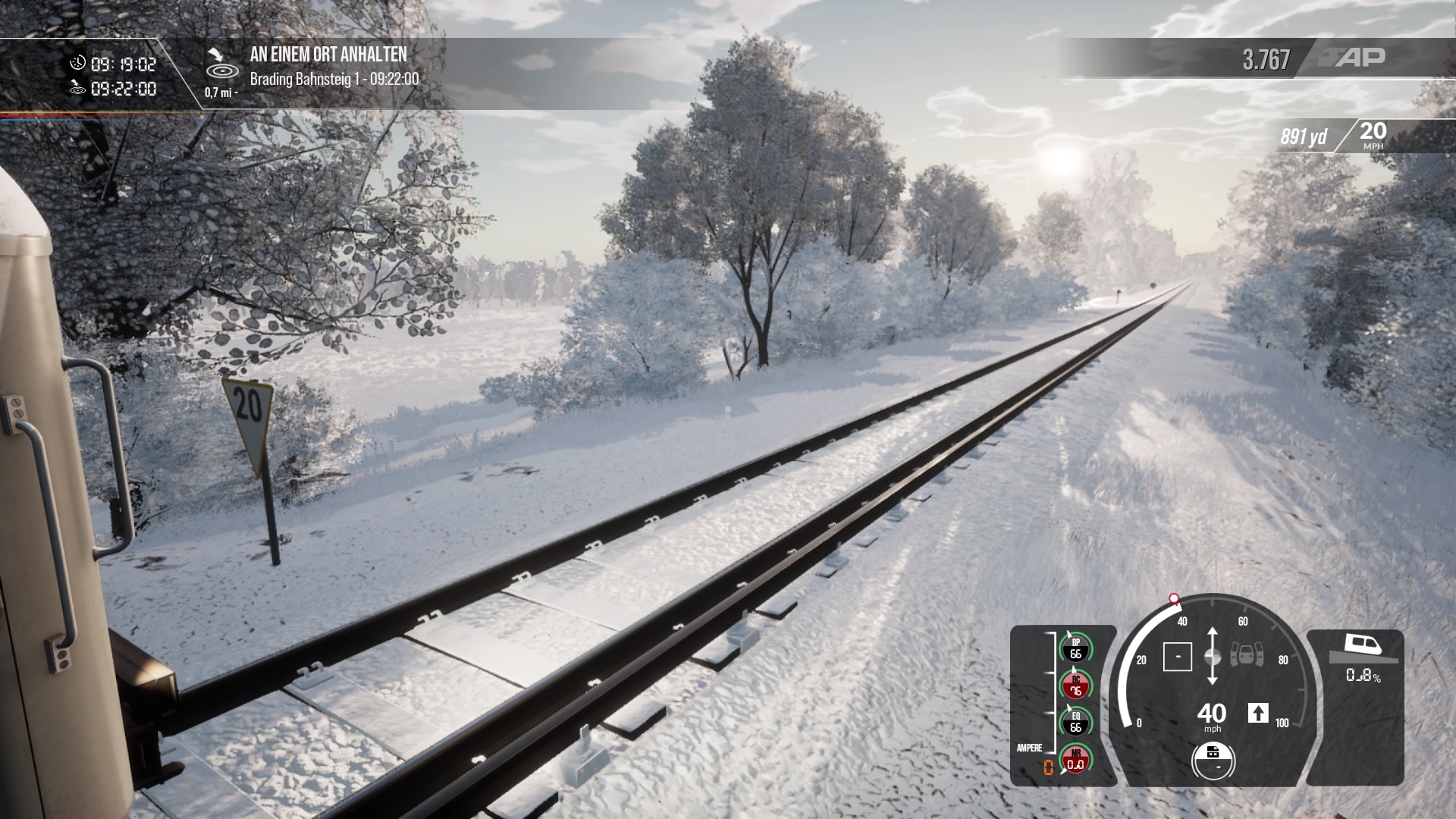Screen dimensions: 1456x819
Task: Select the empty signal aspect square
Action: coord(1177,656)
